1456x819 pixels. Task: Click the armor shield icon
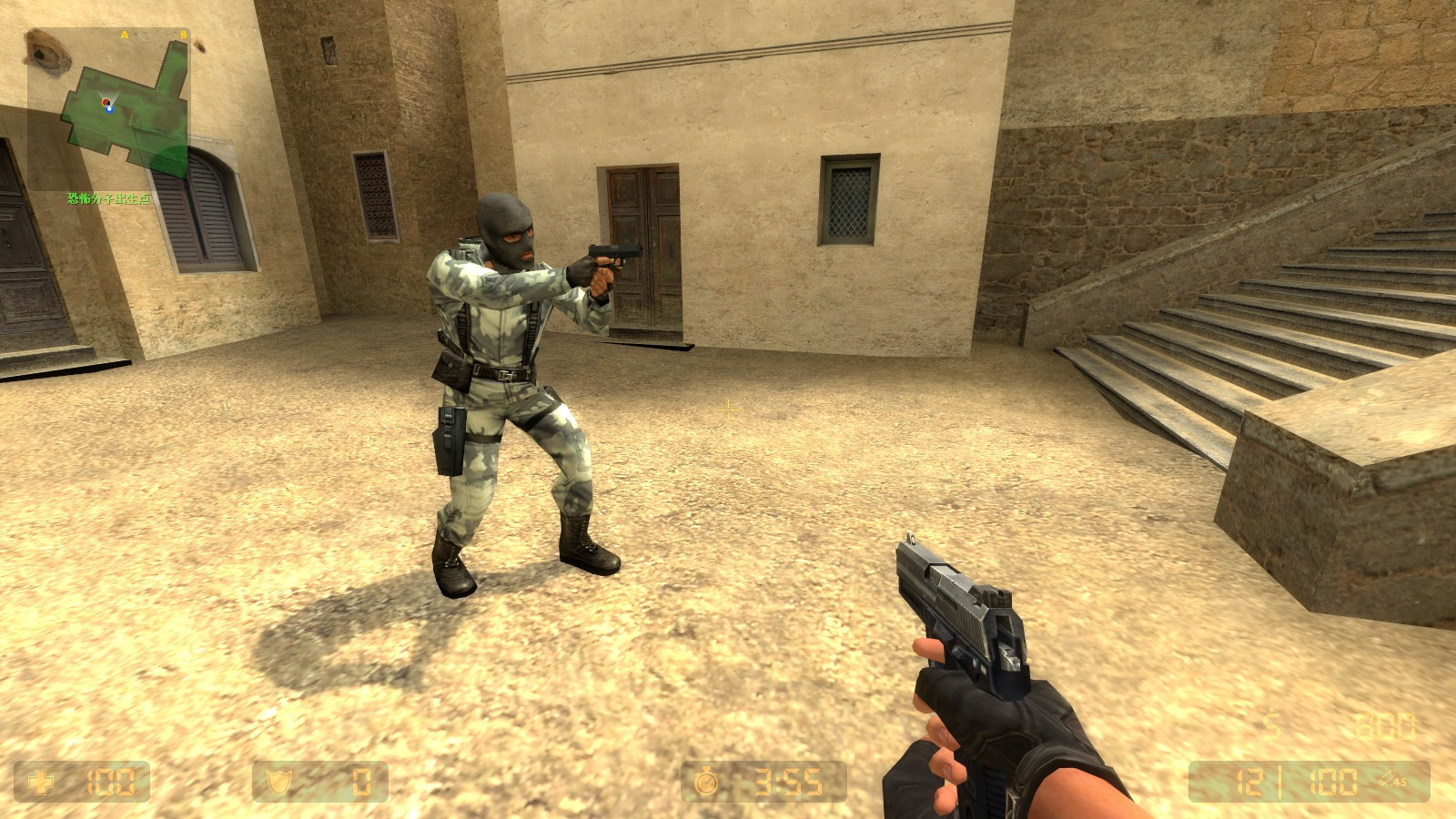[278, 780]
